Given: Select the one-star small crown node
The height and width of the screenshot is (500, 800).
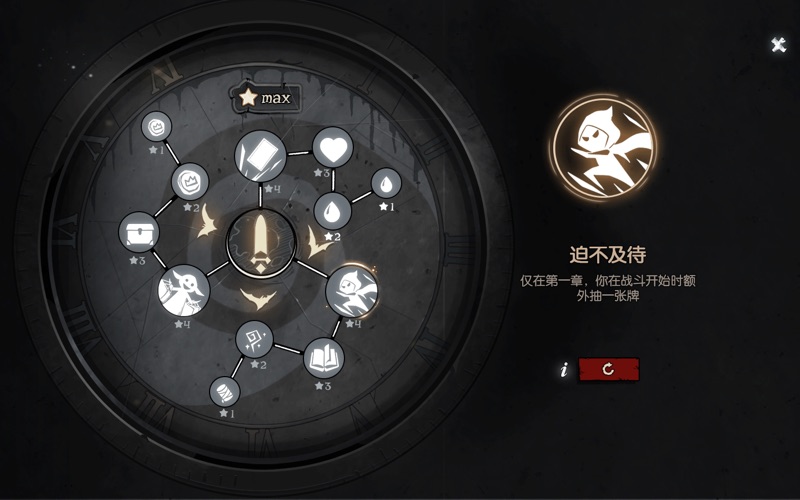Looking at the screenshot, I should click(x=157, y=127).
